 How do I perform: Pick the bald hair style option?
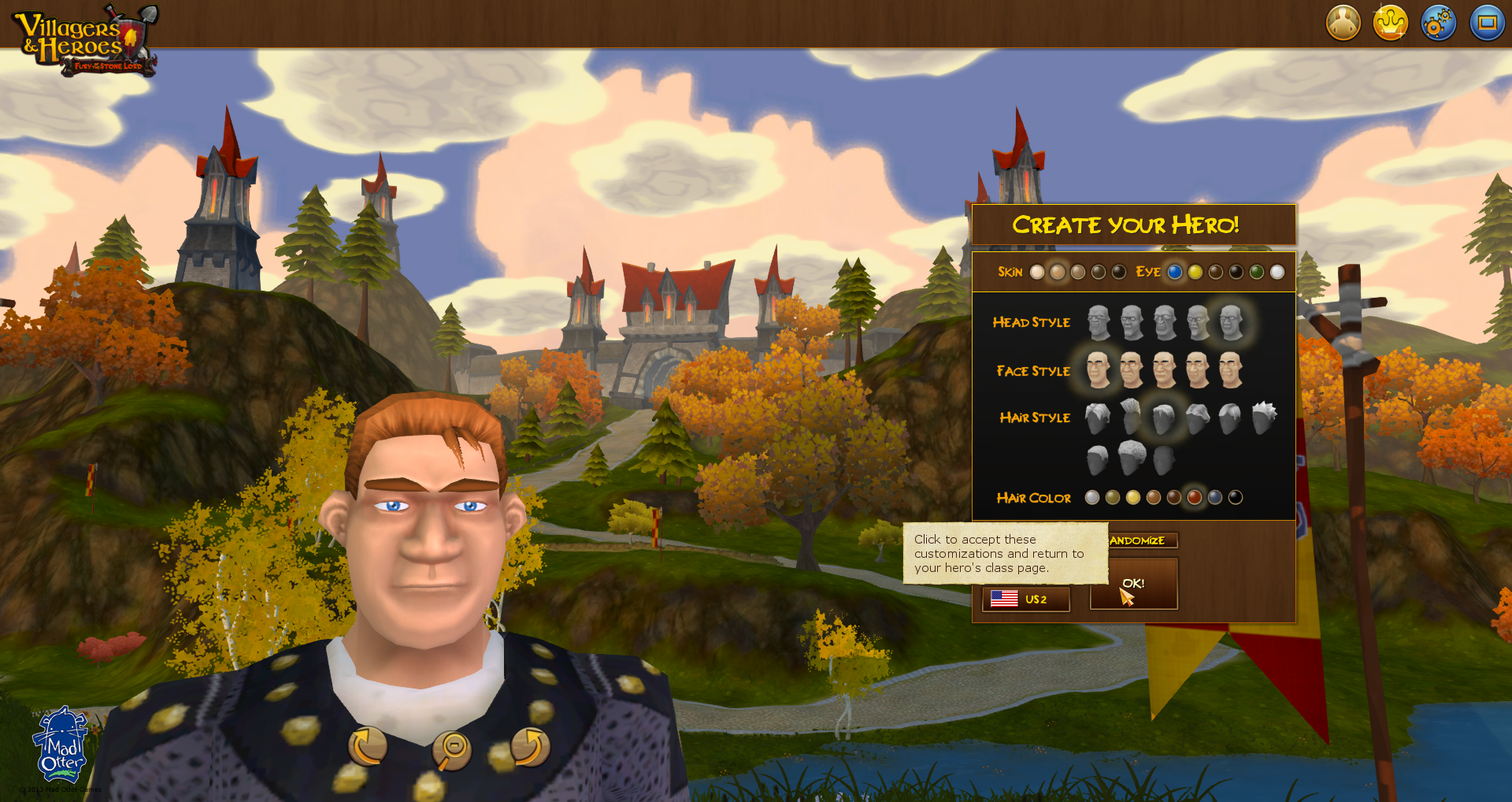click(x=1164, y=459)
